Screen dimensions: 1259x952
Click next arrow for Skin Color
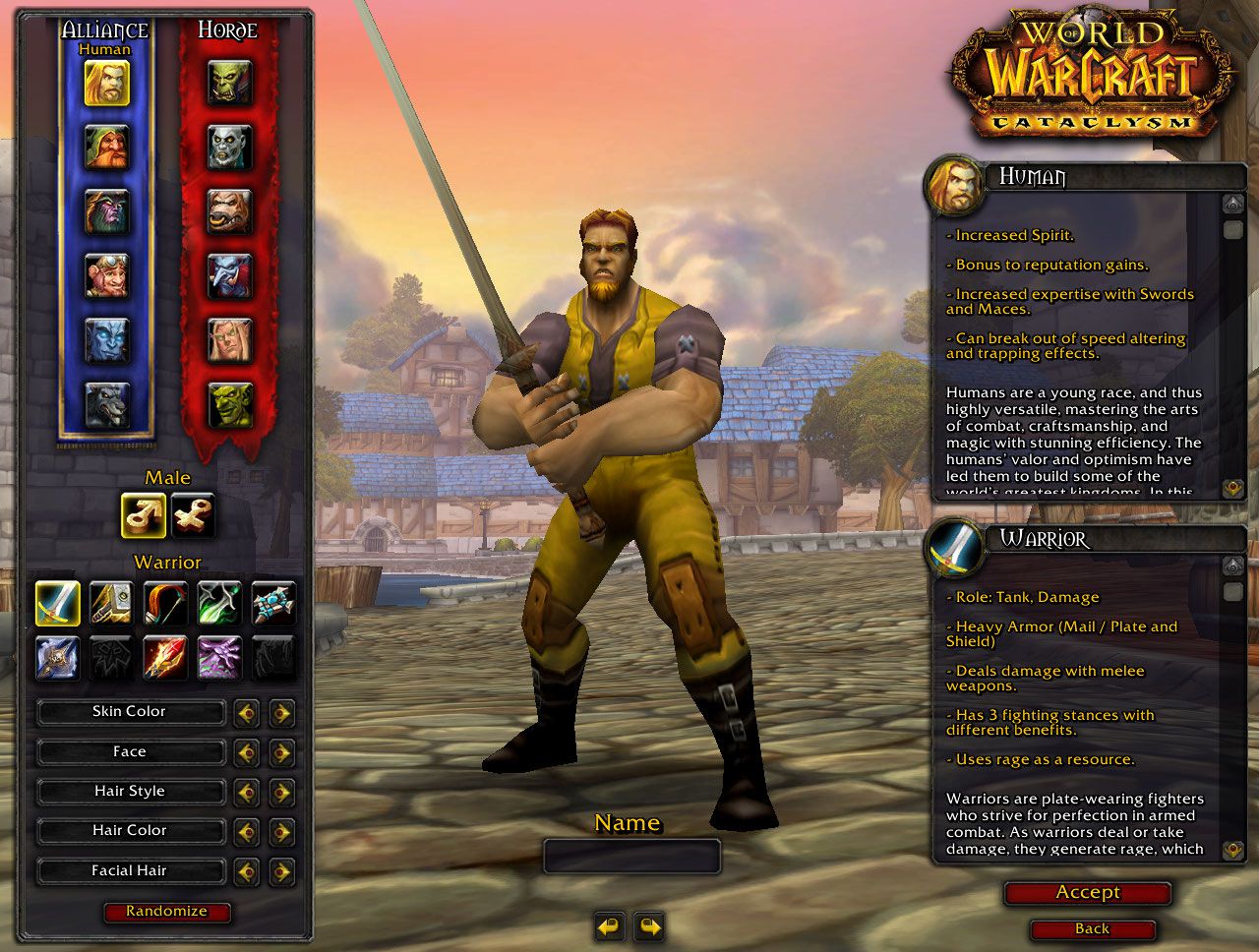point(282,712)
